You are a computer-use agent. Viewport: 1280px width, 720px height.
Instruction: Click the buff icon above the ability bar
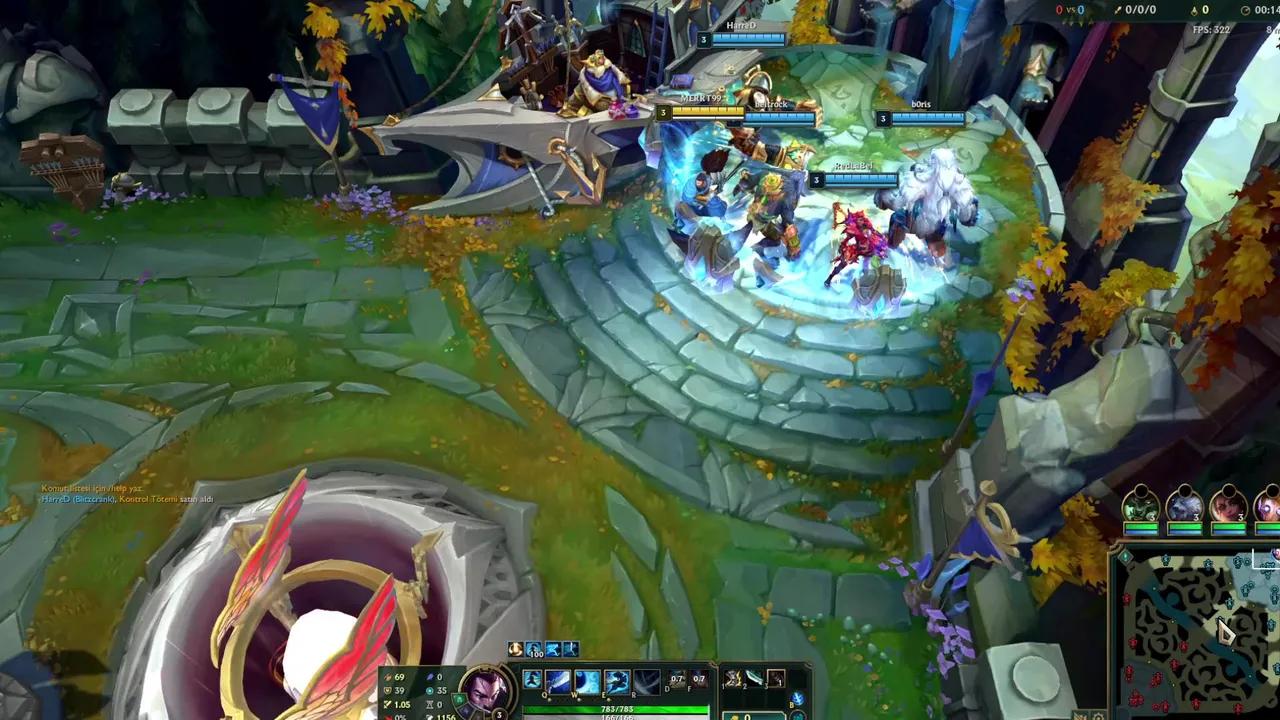(x=516, y=648)
